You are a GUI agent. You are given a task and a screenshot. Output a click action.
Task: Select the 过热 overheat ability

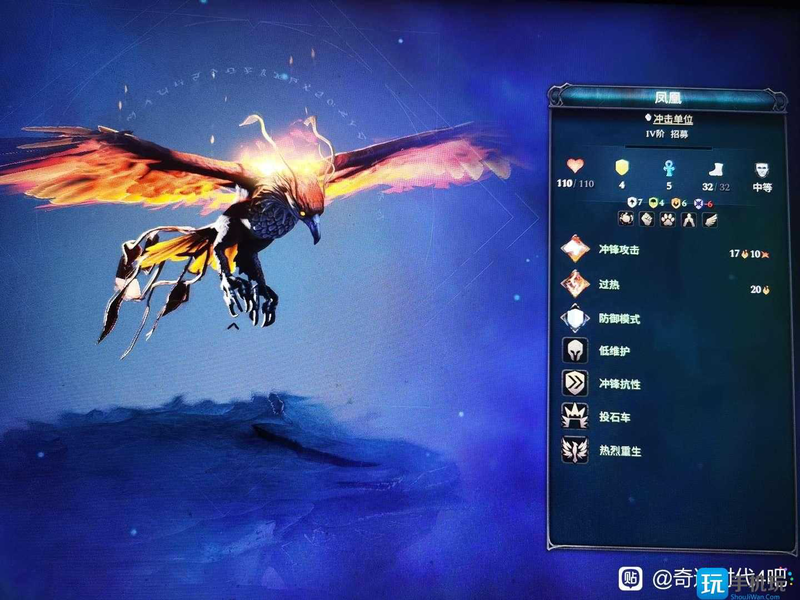(x=576, y=284)
